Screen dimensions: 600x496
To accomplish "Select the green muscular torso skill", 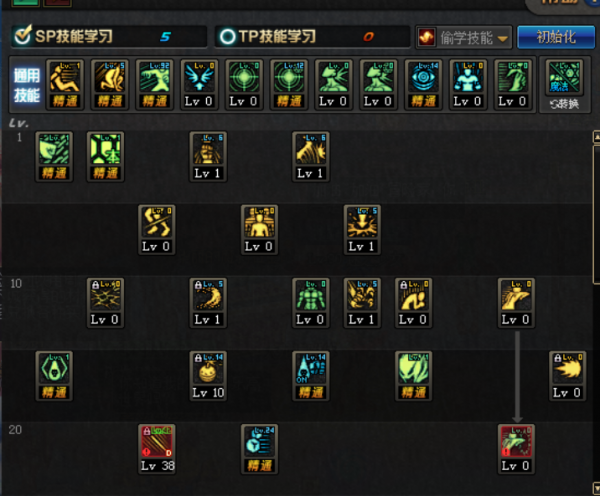I will (310, 301).
